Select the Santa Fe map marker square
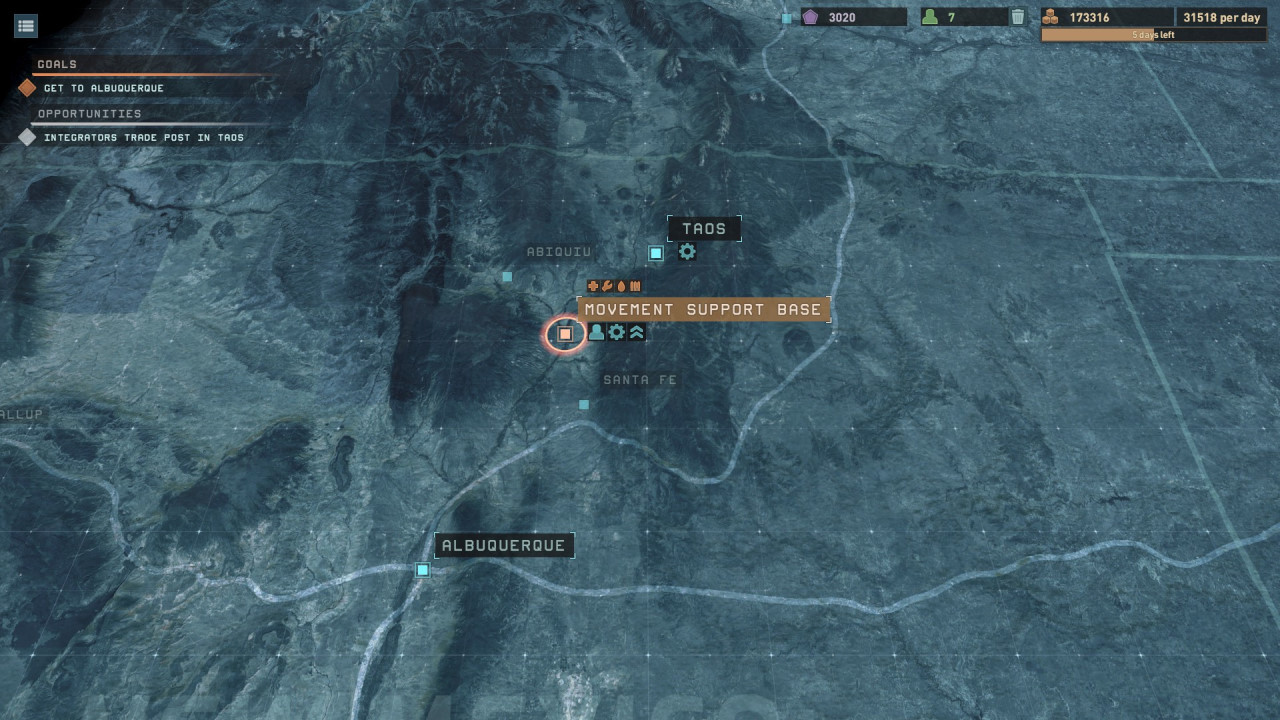This screenshot has width=1280, height=720. pyautogui.click(x=584, y=405)
